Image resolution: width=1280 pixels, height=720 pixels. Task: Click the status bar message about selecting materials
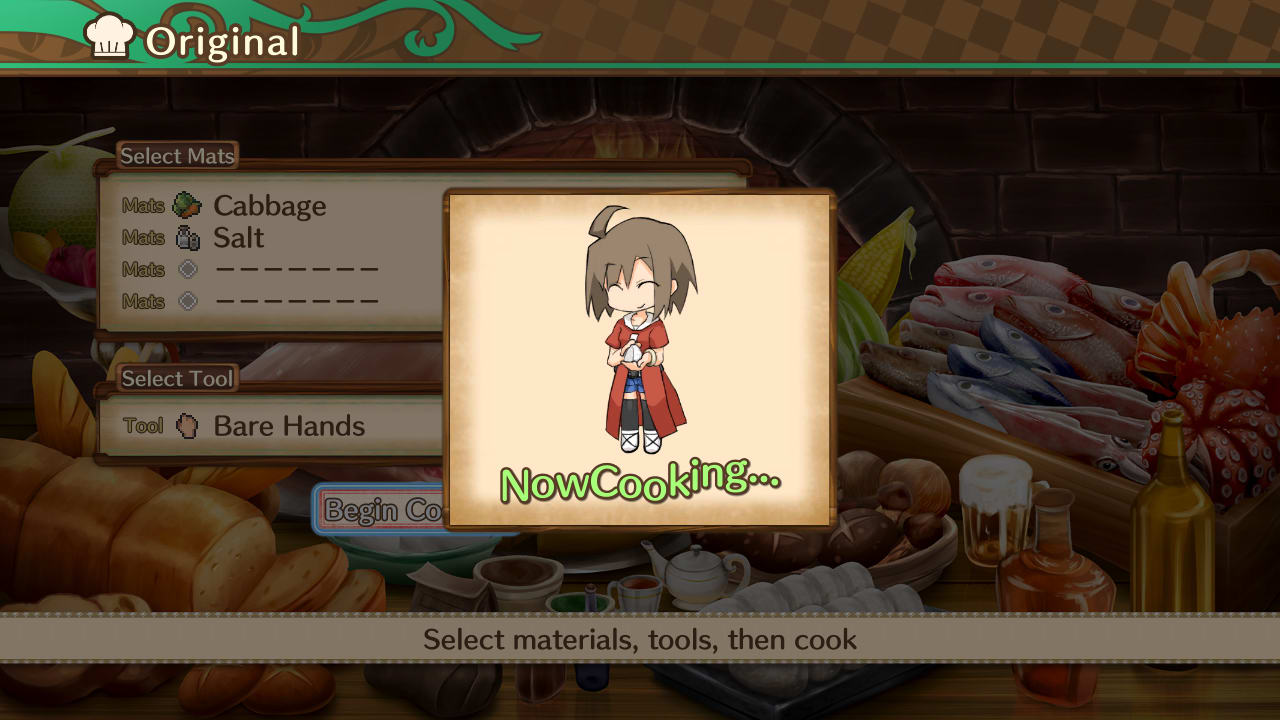(640, 640)
